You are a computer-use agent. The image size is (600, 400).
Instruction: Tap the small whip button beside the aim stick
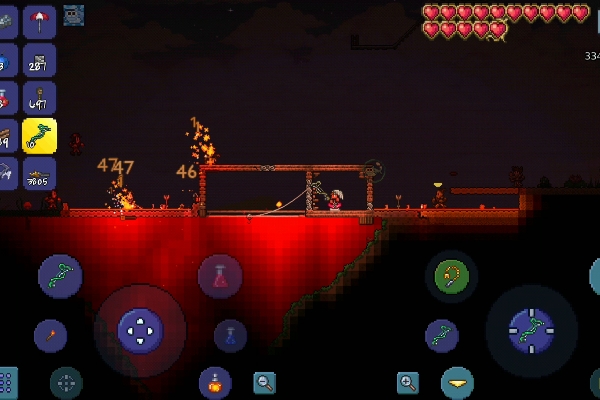pos(442,336)
